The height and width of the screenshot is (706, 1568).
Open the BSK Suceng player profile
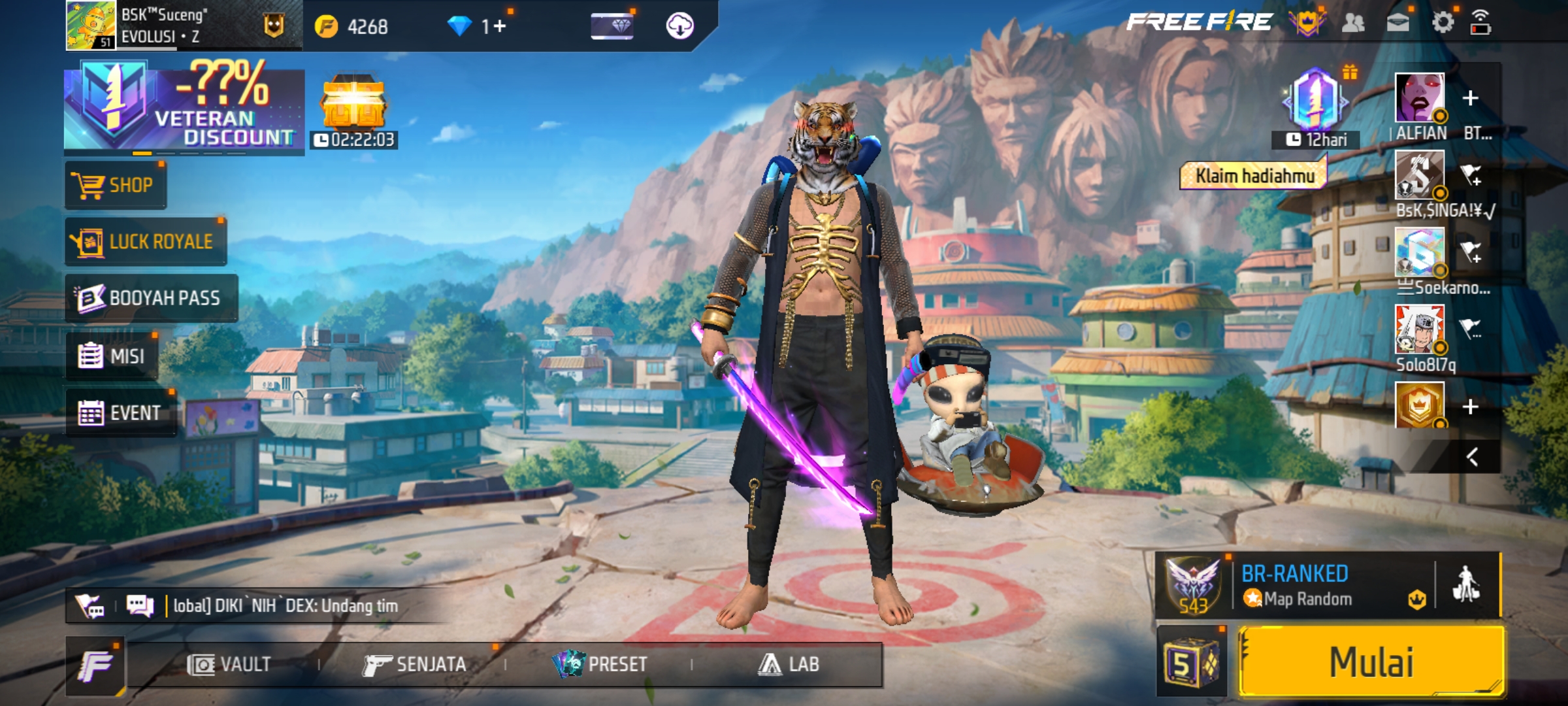coord(91,25)
